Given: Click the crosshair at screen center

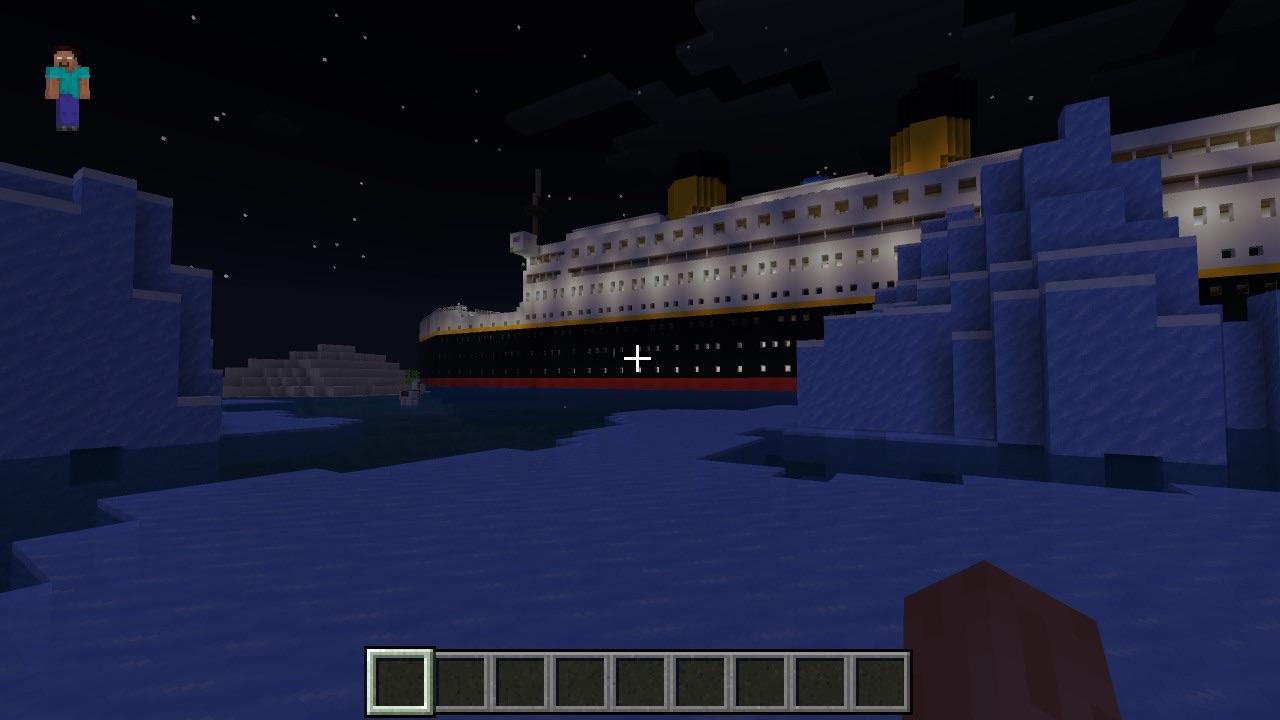Looking at the screenshot, I should click(x=638, y=357).
